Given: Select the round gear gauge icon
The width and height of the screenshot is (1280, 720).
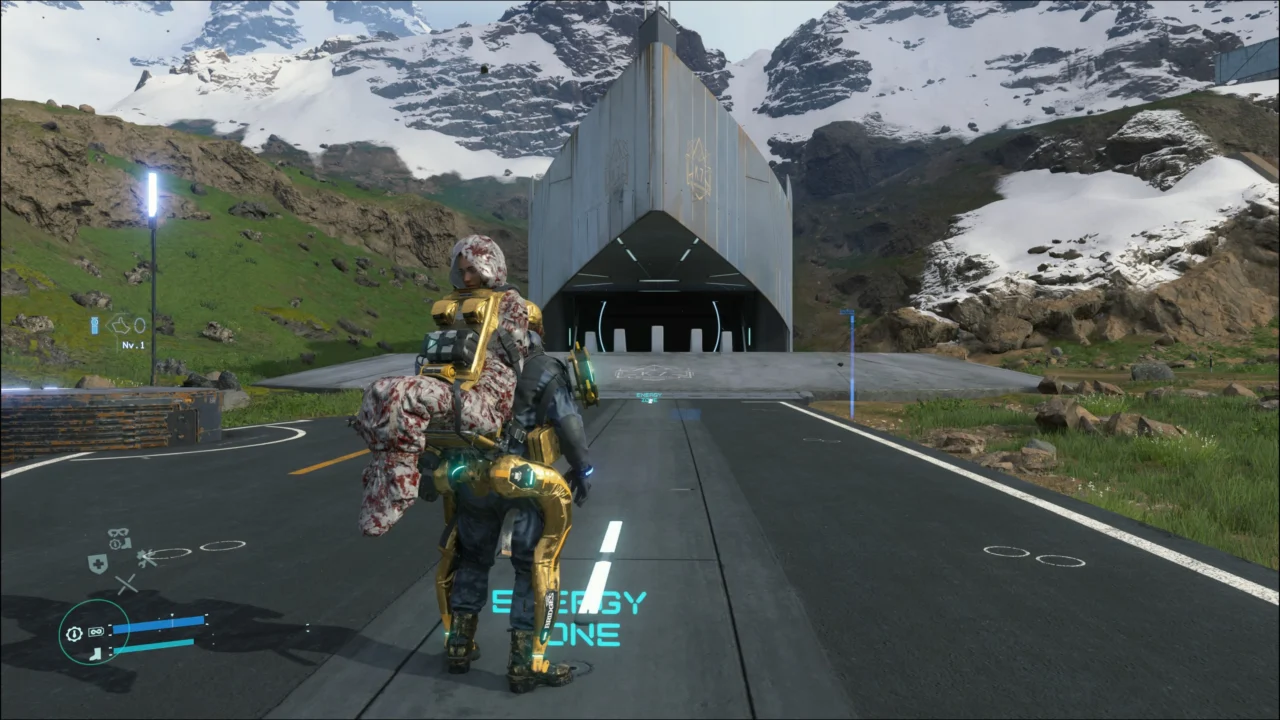Looking at the screenshot, I should (73, 633).
